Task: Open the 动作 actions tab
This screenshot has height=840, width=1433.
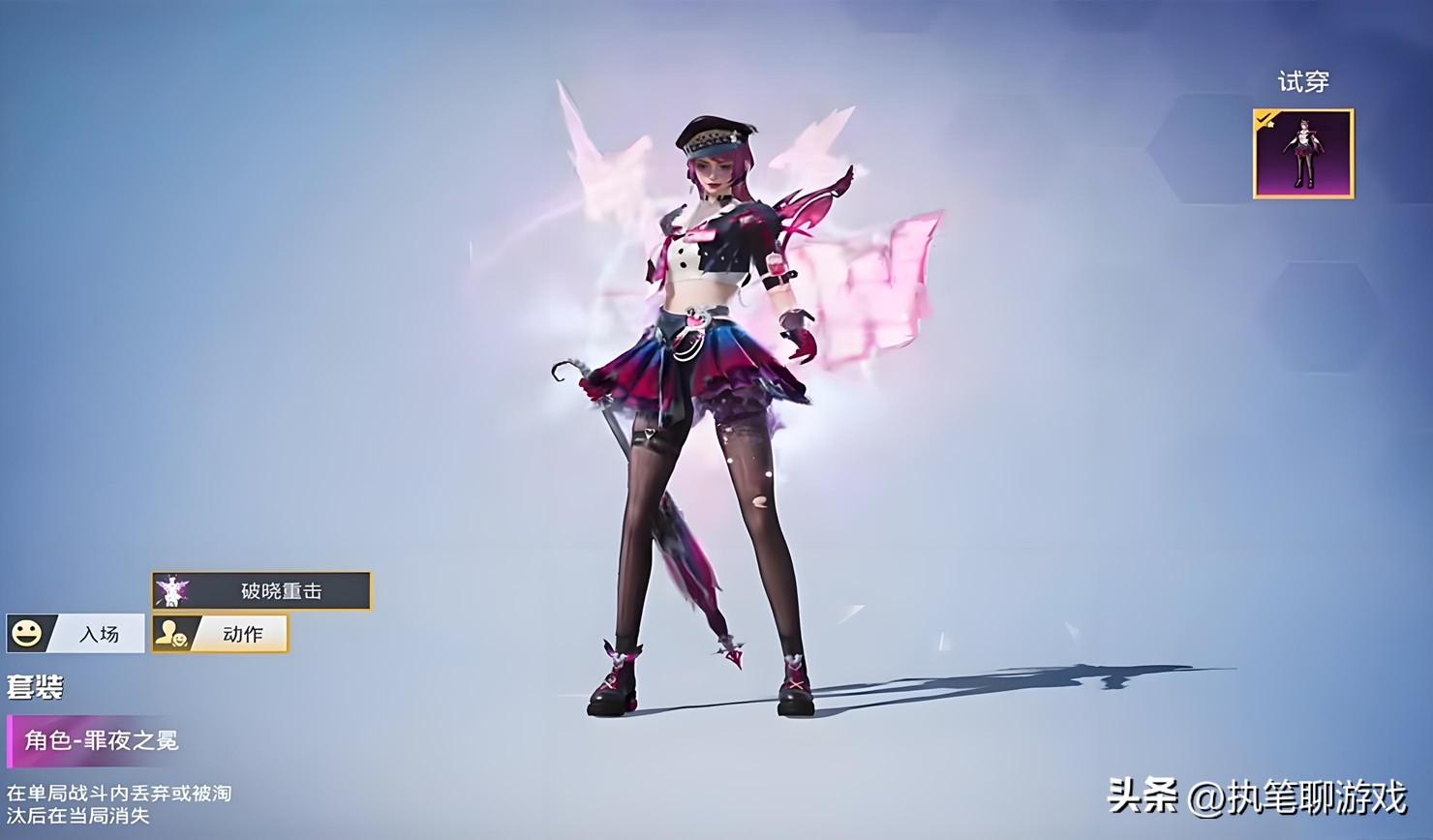Action: coord(221,634)
